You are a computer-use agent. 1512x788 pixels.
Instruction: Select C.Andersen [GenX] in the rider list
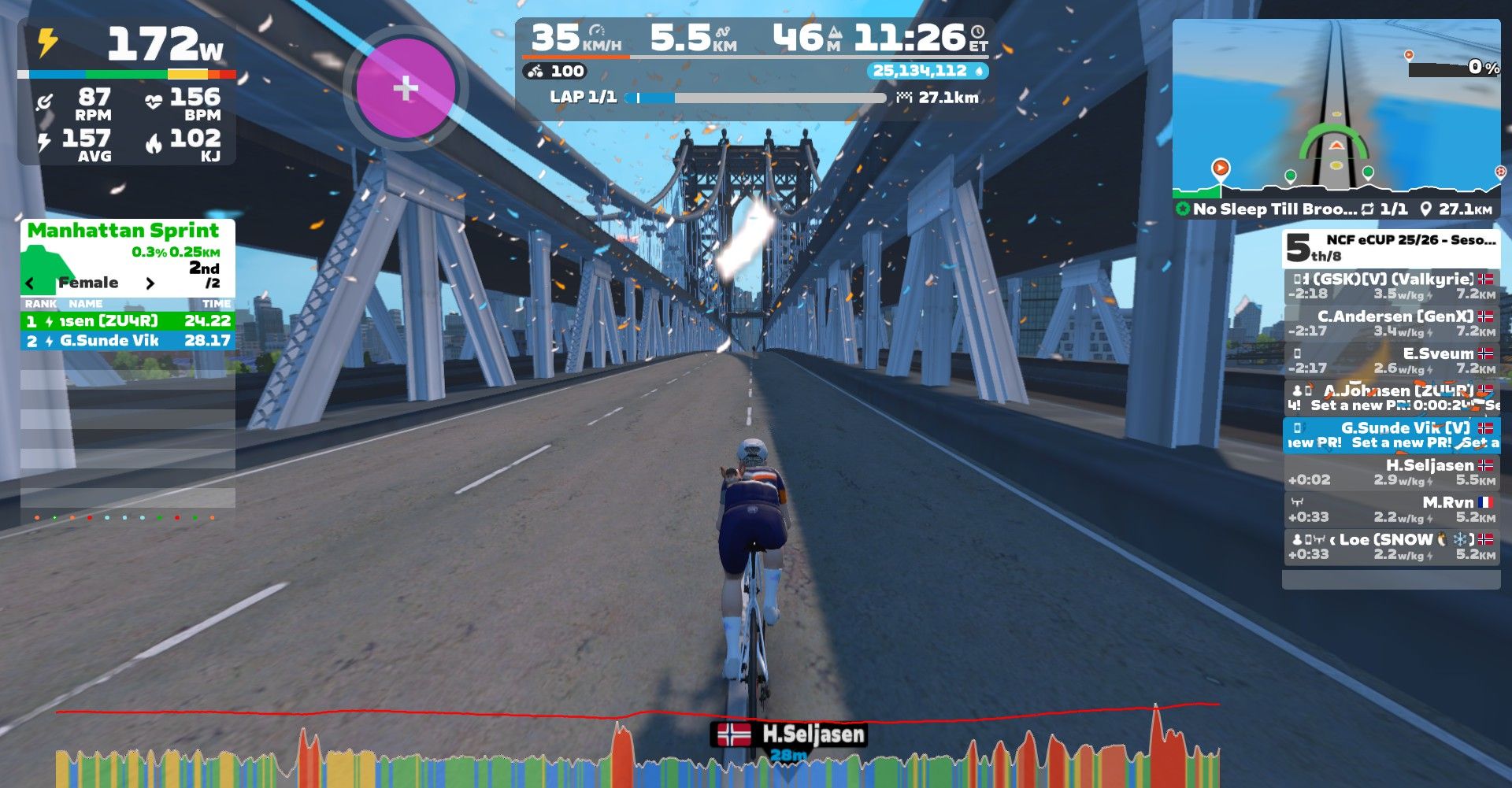(1391, 323)
